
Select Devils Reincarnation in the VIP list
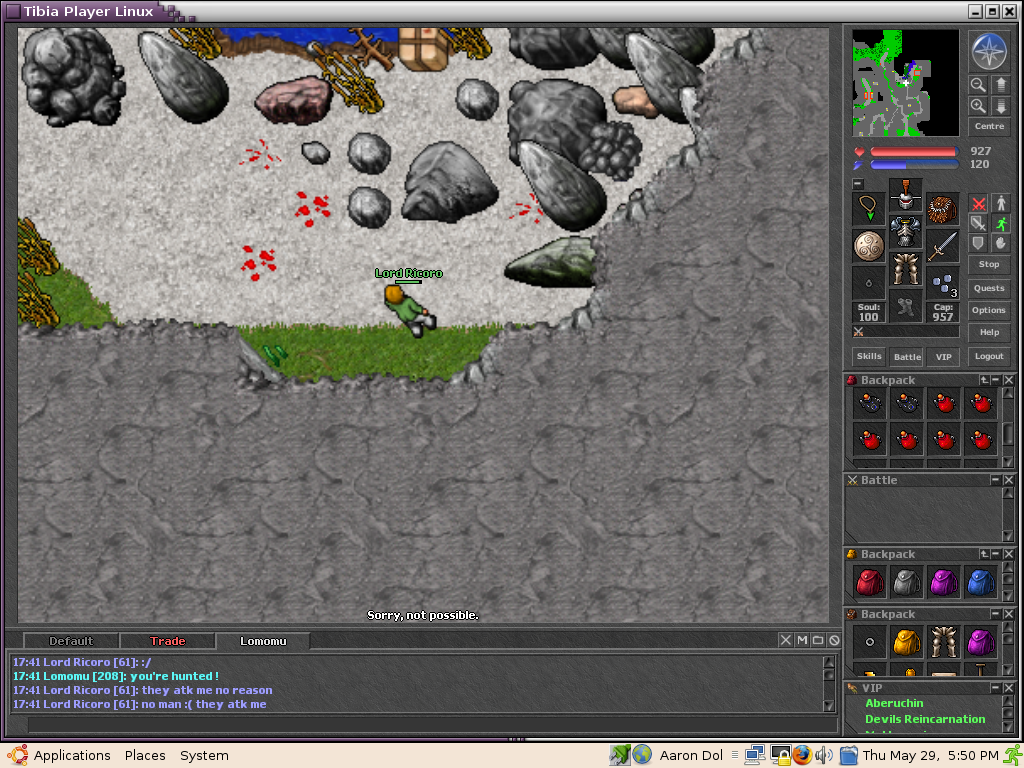(x=925, y=719)
